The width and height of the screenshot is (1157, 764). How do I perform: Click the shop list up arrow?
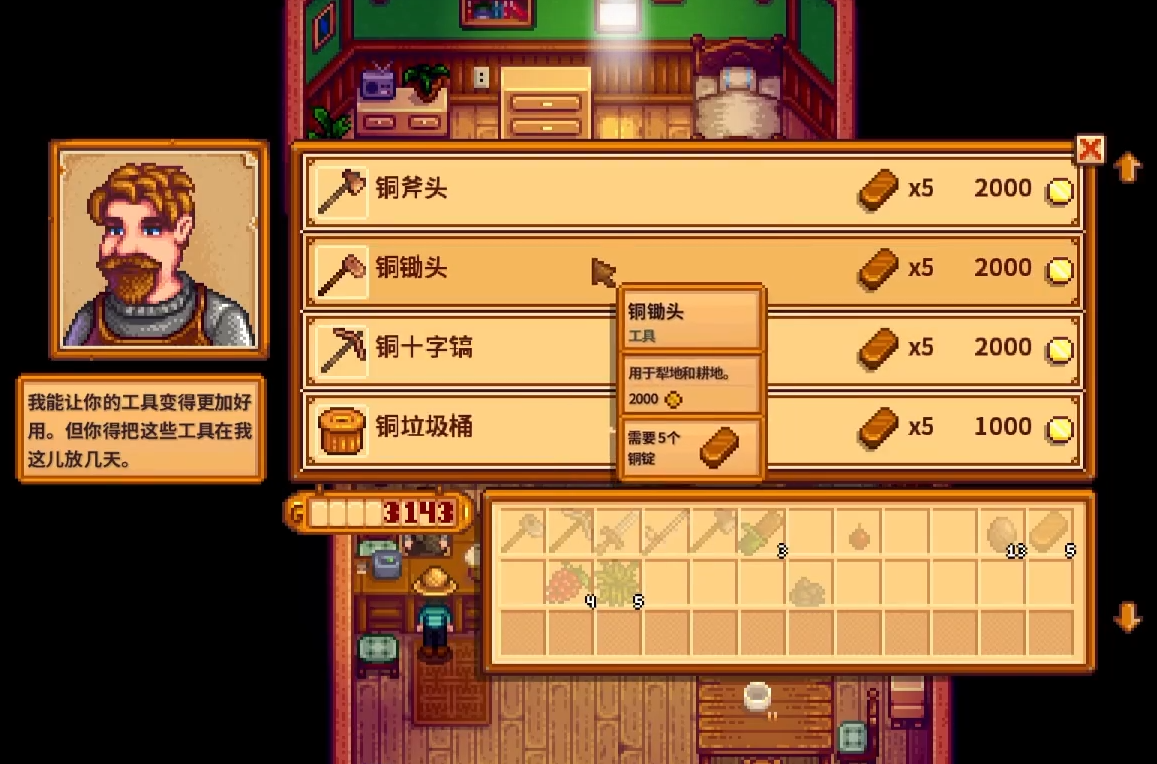(1127, 167)
